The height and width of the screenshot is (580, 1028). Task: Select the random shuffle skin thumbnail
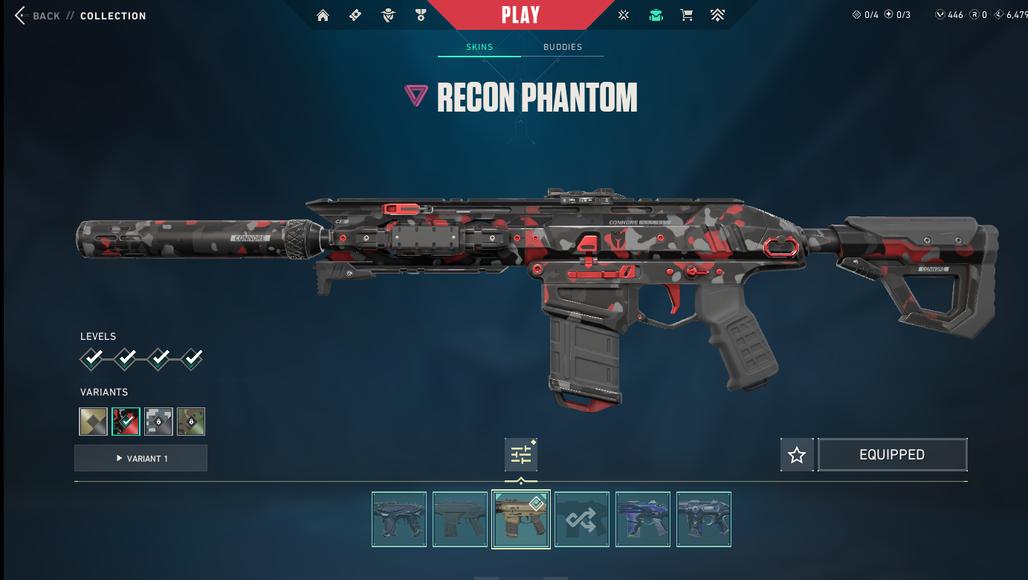click(x=582, y=519)
